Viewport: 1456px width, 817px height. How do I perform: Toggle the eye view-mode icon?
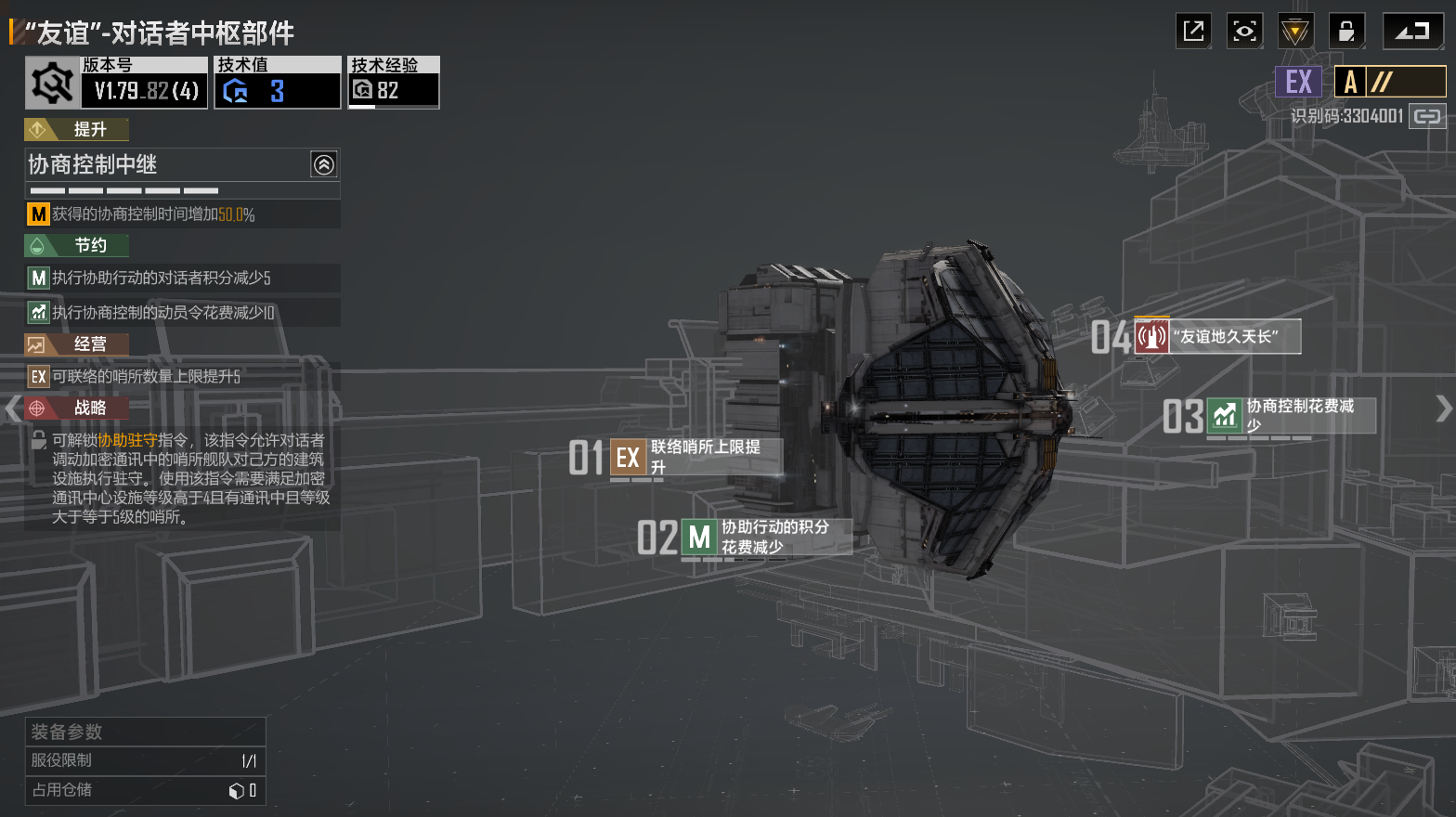coord(1244,32)
